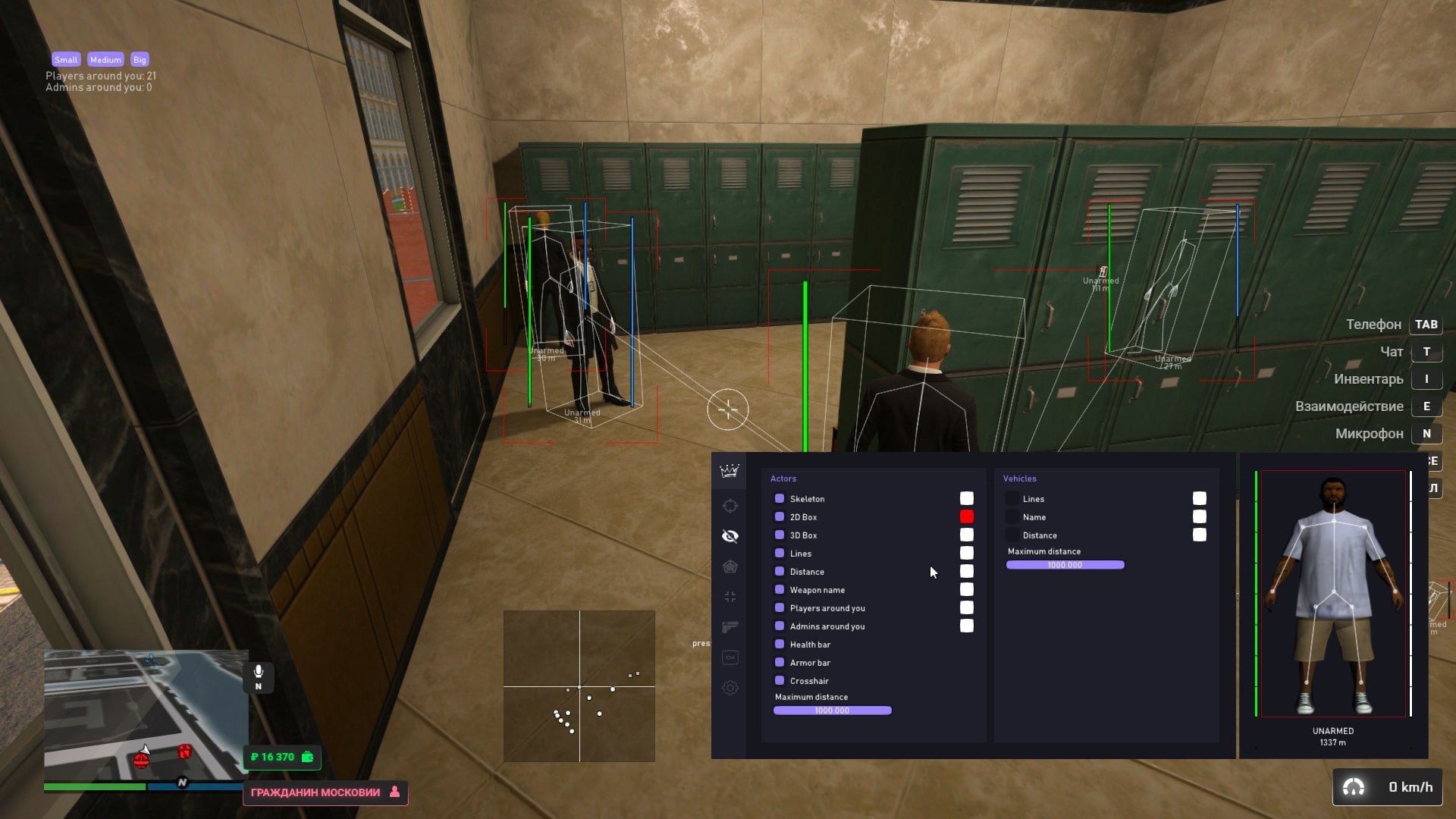Select the crossed-out eye tab in the sidebar

click(730, 536)
